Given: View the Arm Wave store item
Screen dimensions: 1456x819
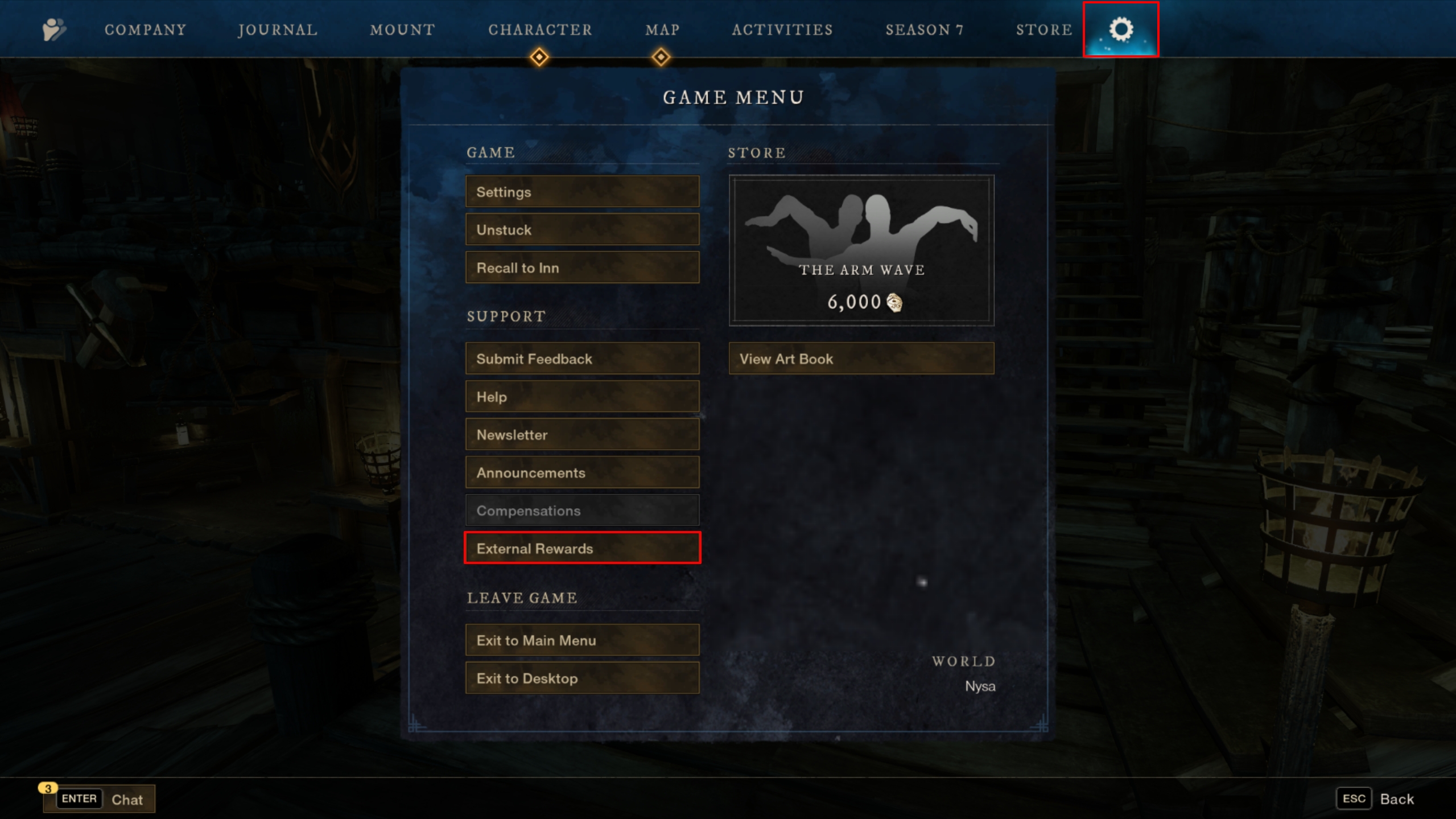Looking at the screenshot, I should click(861, 250).
